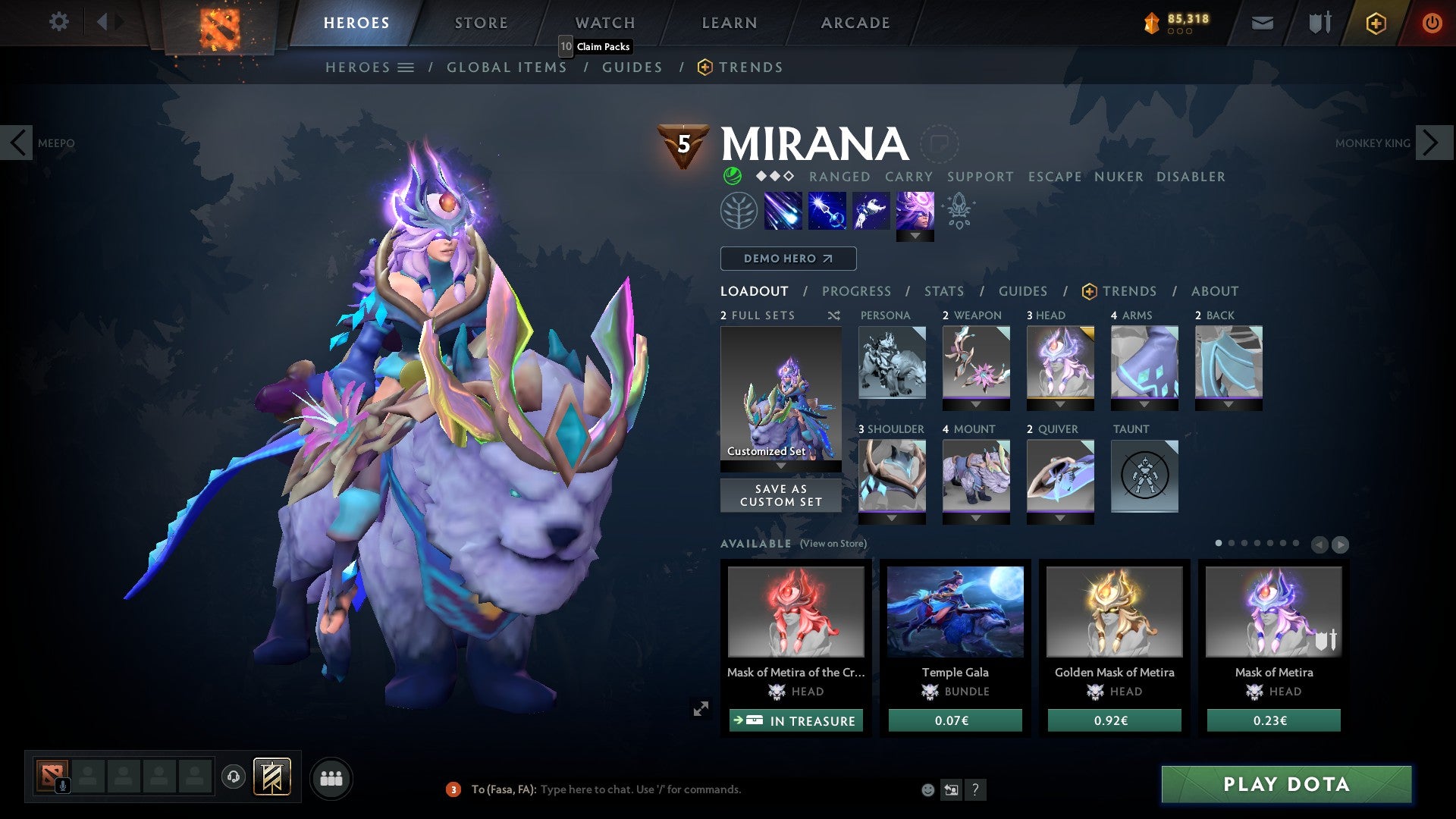Click the Dota Plus hexagon icon
Viewport: 1456px width, 819px height.
(x=1376, y=23)
